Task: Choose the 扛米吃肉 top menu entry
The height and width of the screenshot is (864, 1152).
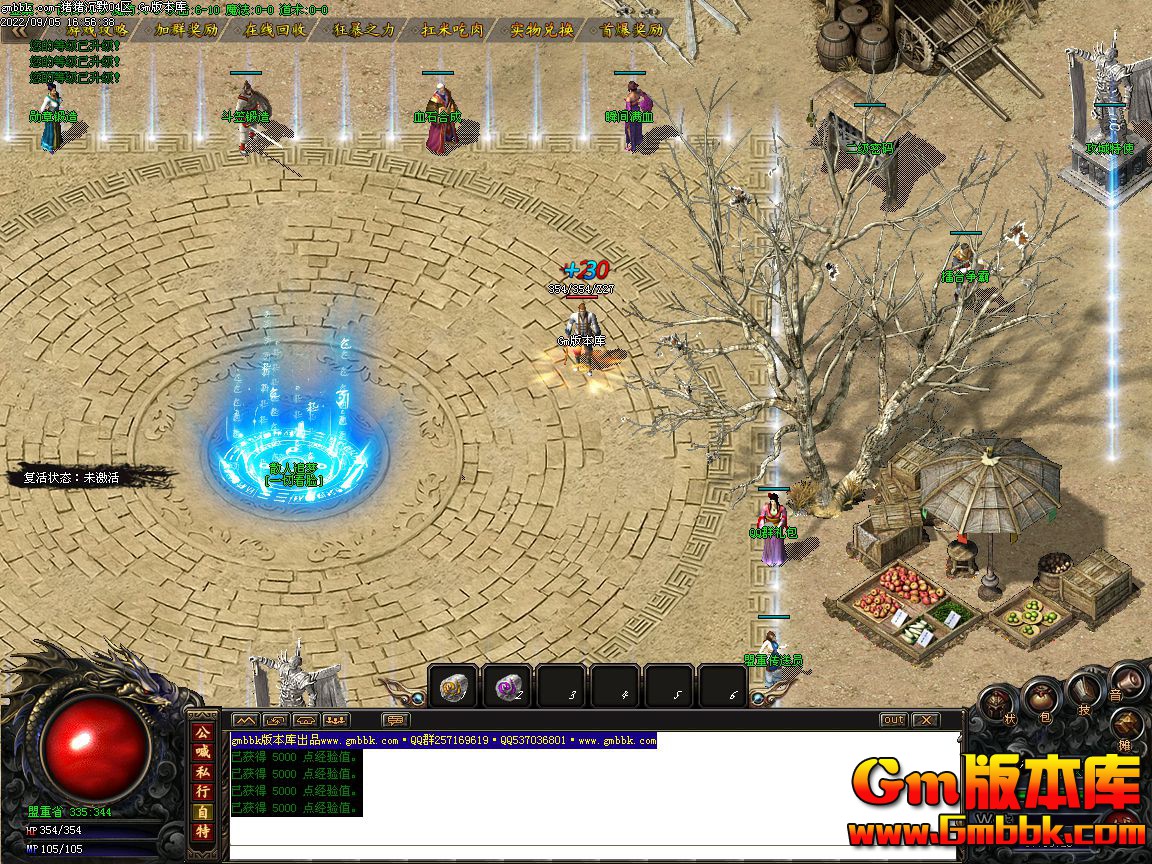Action: (453, 30)
